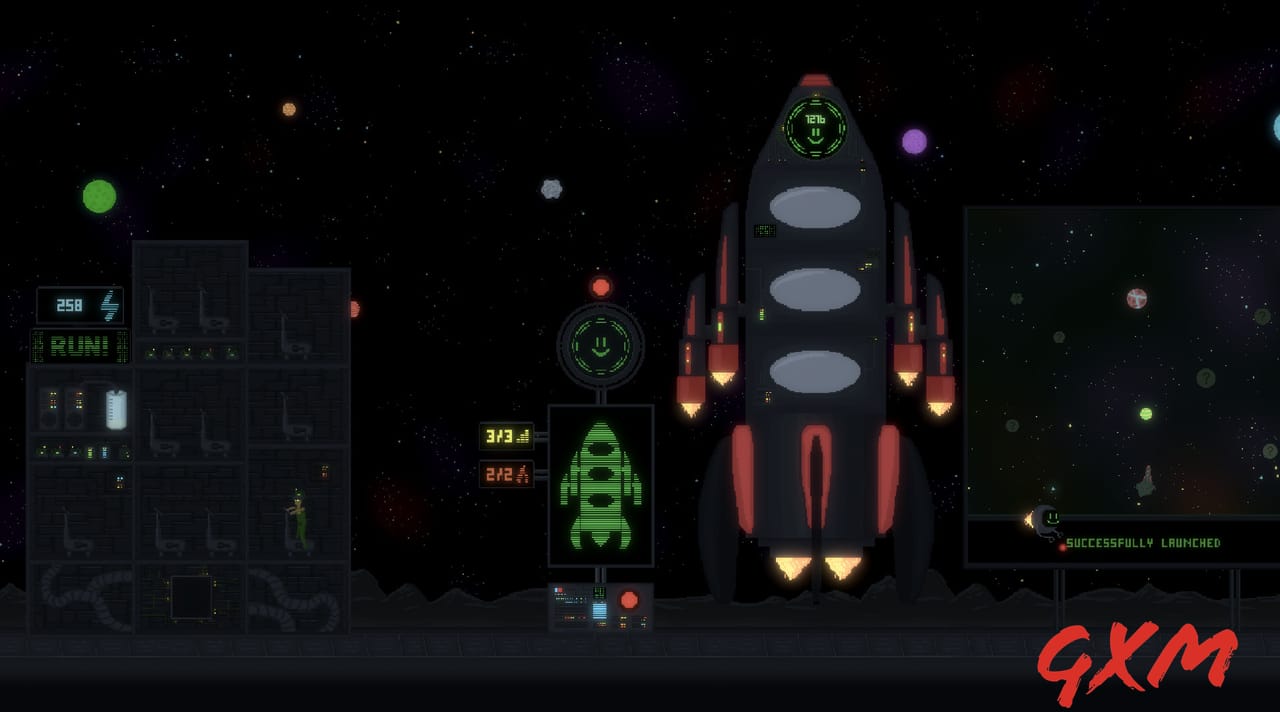Select the red striped planet on the star map

click(x=1136, y=298)
